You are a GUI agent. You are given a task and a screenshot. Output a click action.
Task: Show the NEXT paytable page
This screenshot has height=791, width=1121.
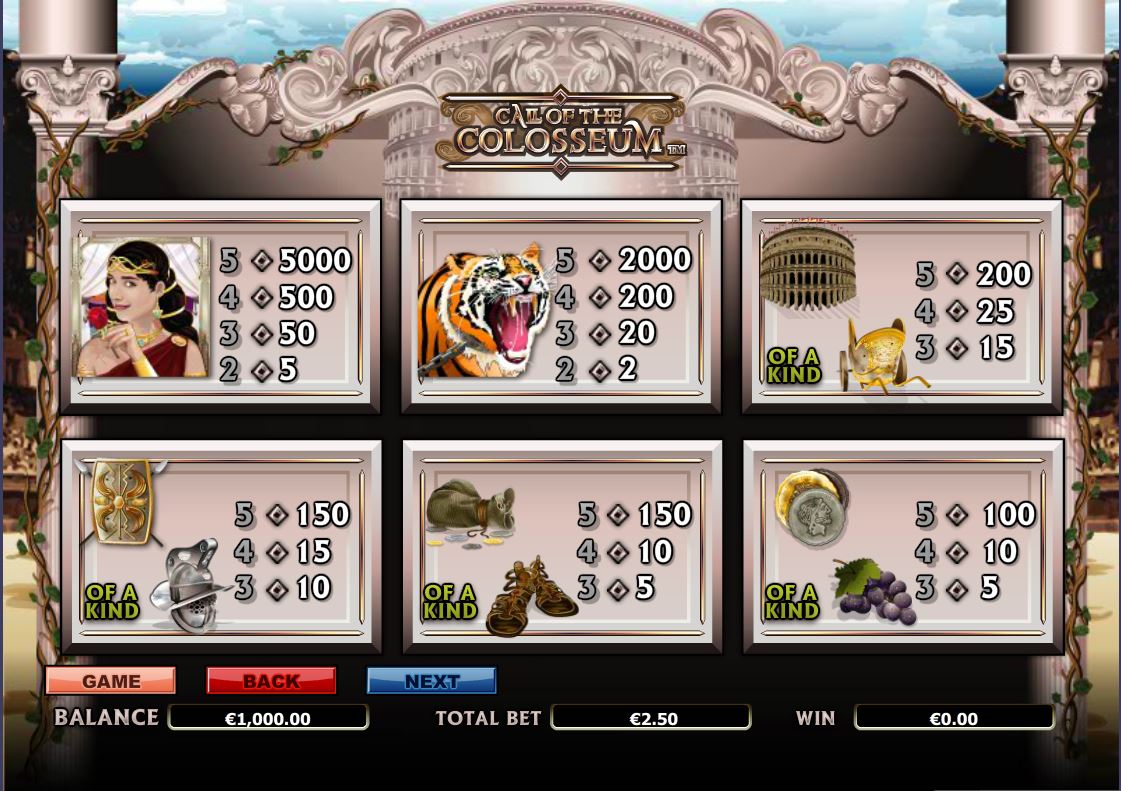[x=432, y=681]
